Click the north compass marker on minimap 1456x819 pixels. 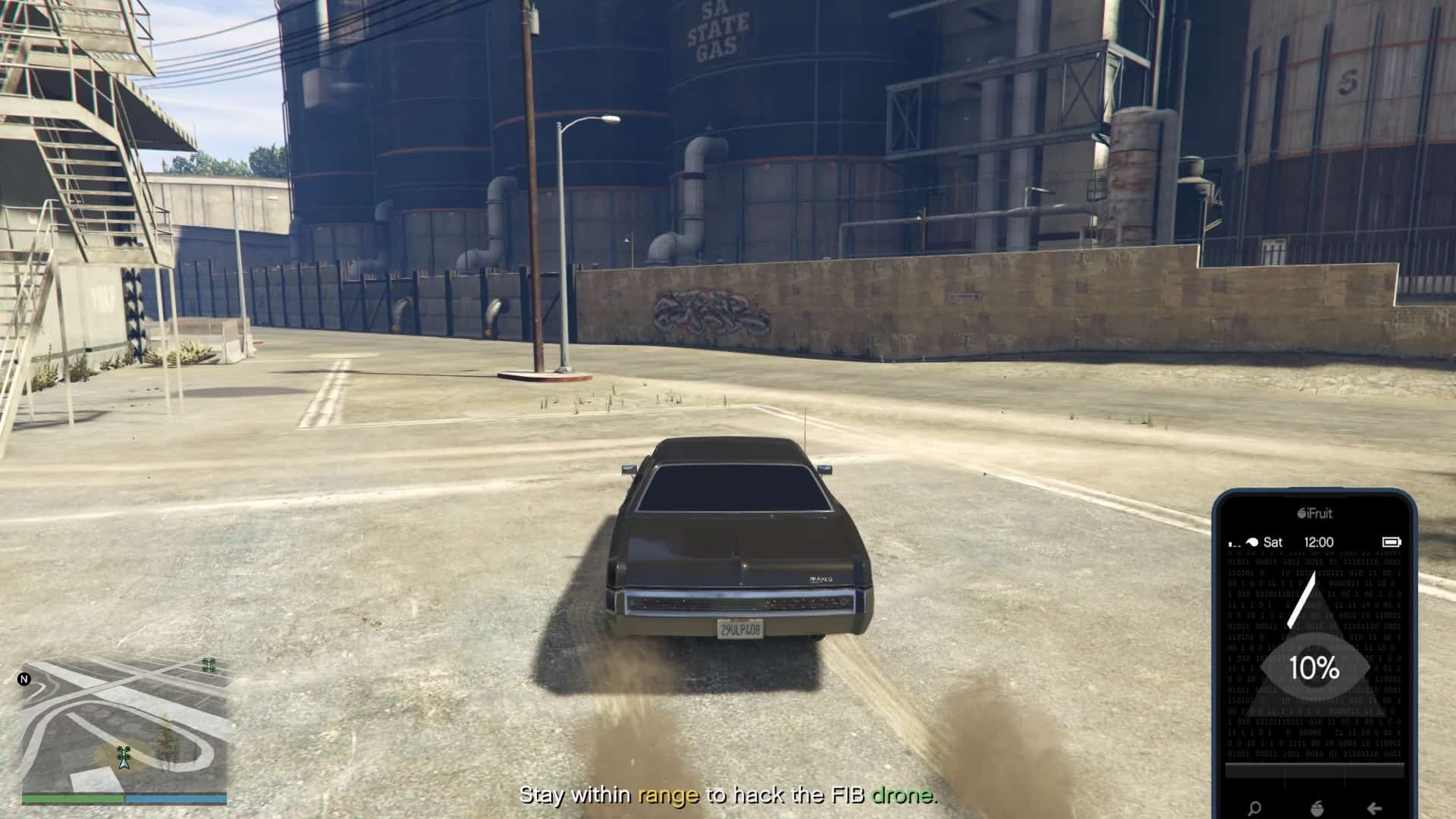[x=24, y=679]
